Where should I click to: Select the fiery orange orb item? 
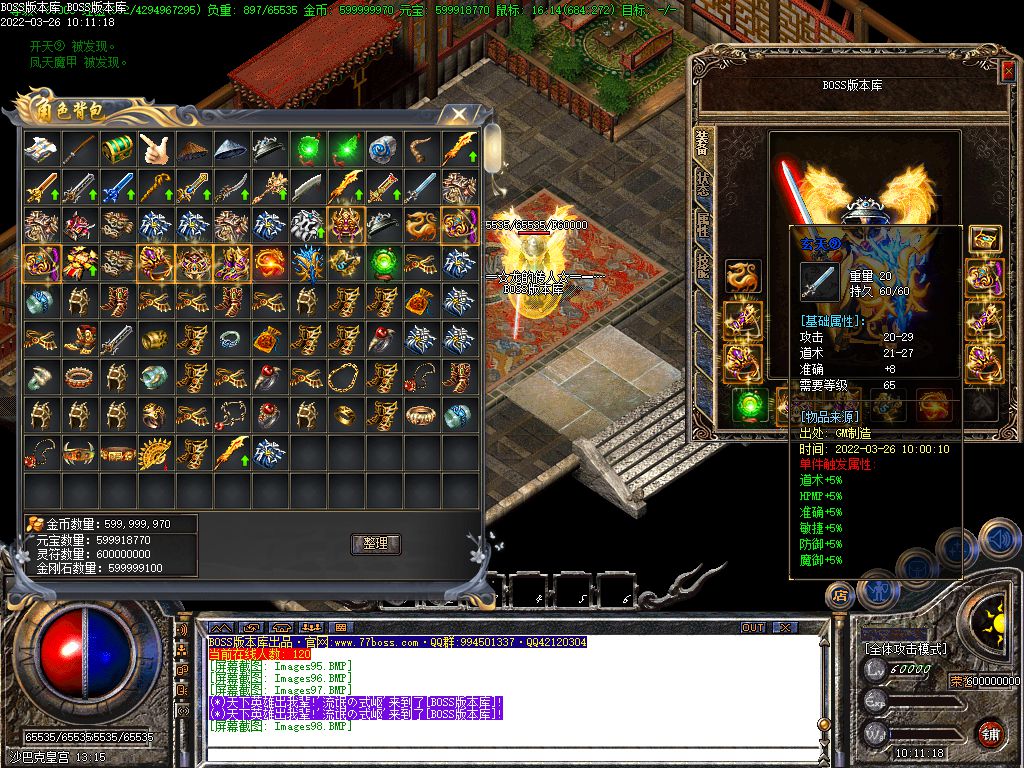pyautogui.click(x=270, y=263)
